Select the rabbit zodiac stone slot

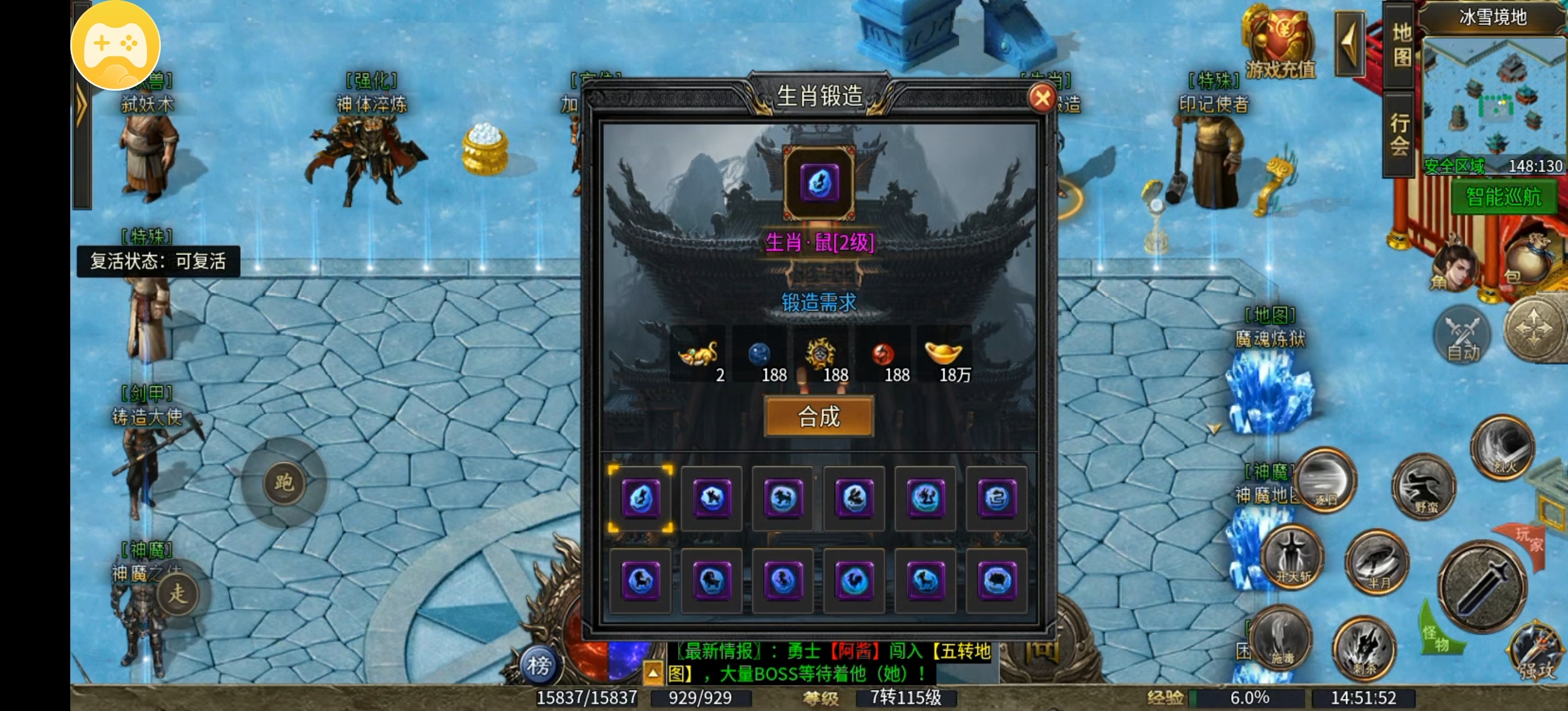854,498
